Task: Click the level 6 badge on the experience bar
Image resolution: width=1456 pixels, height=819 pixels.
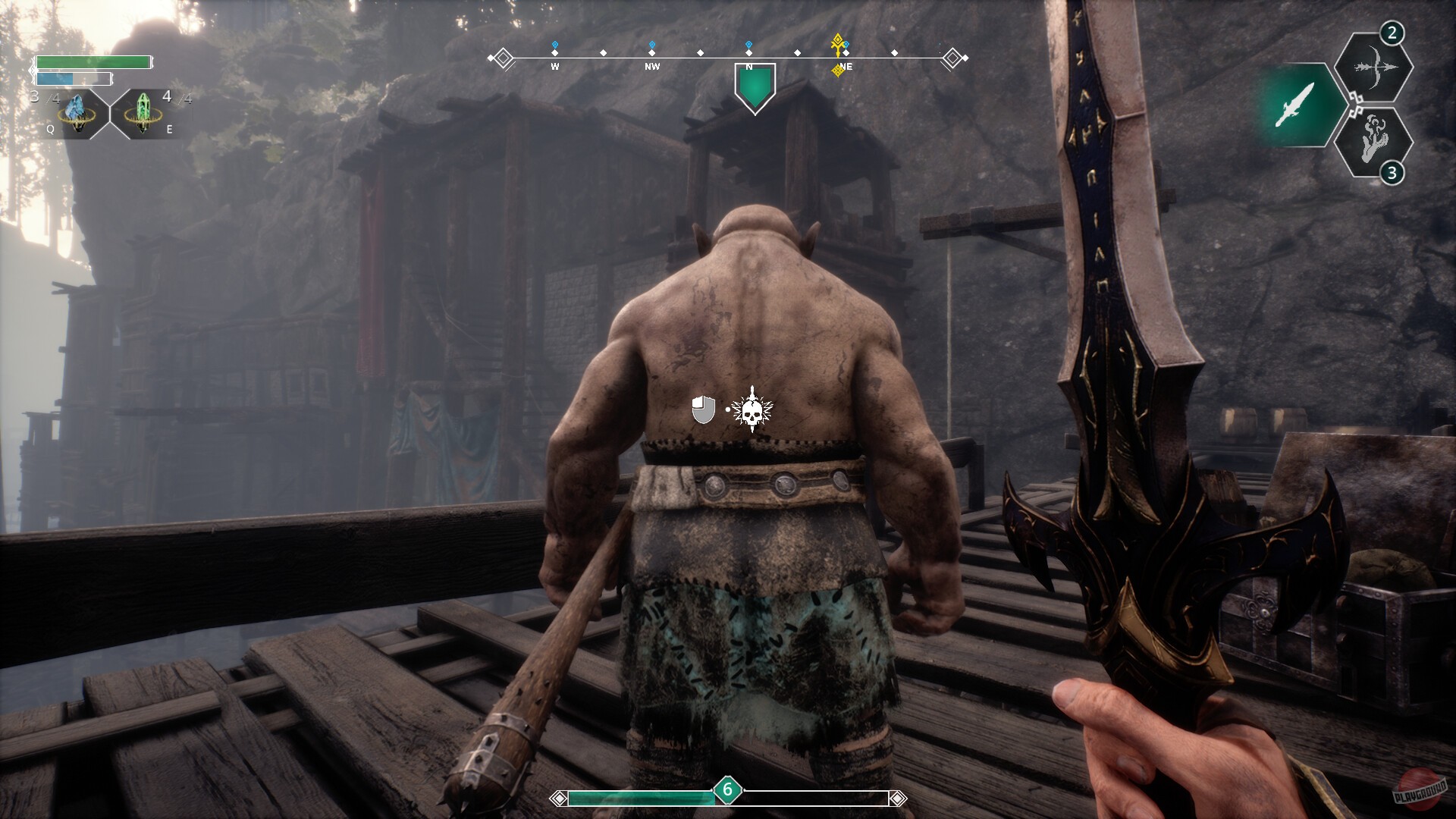Action: [728, 791]
